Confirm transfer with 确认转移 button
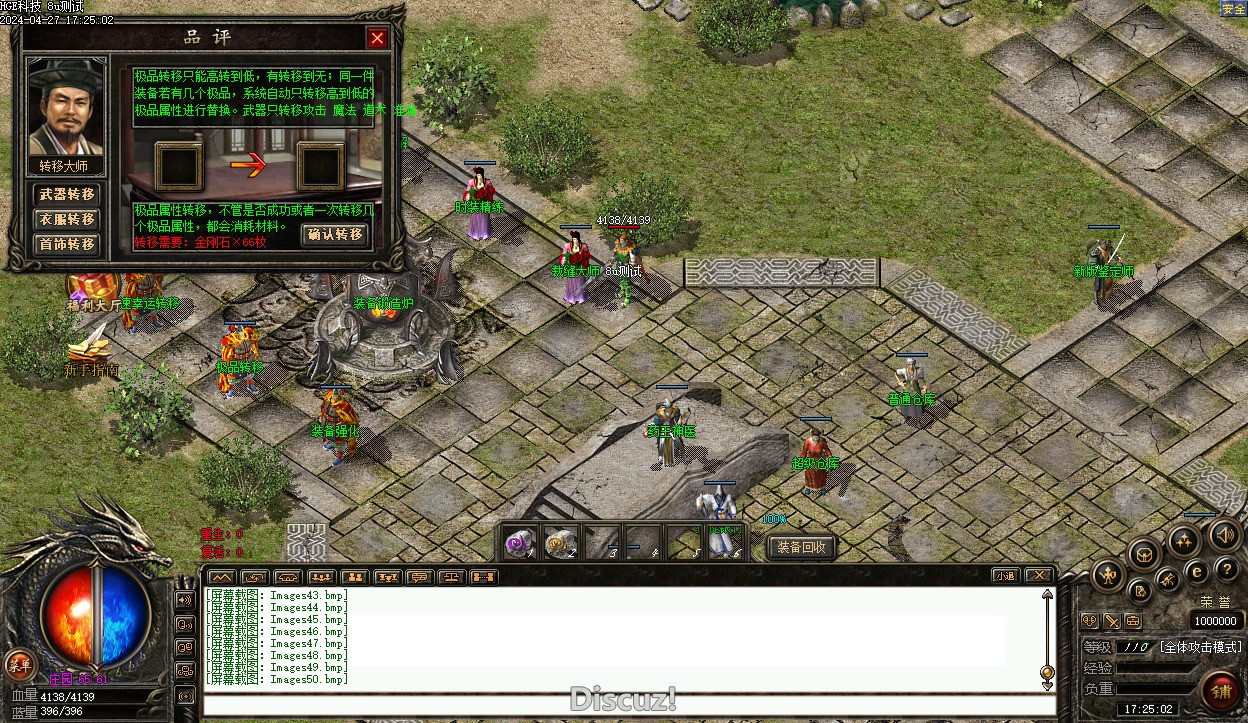Screen dimensions: 1248x723 [335, 235]
